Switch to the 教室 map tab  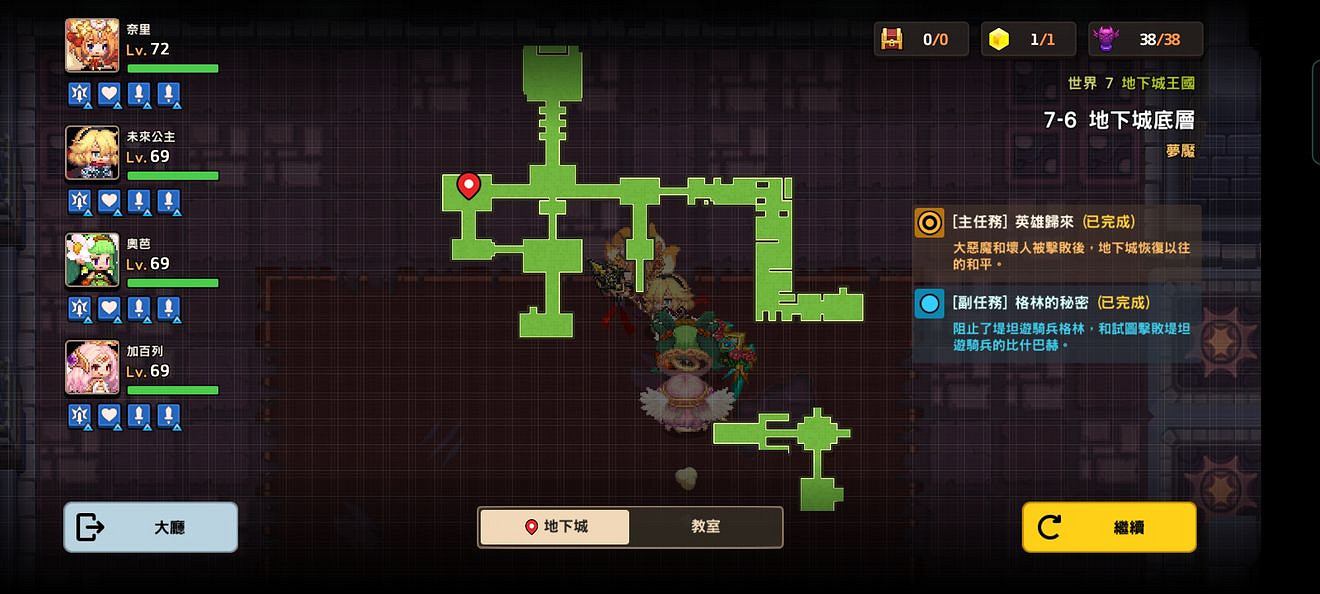click(x=706, y=527)
